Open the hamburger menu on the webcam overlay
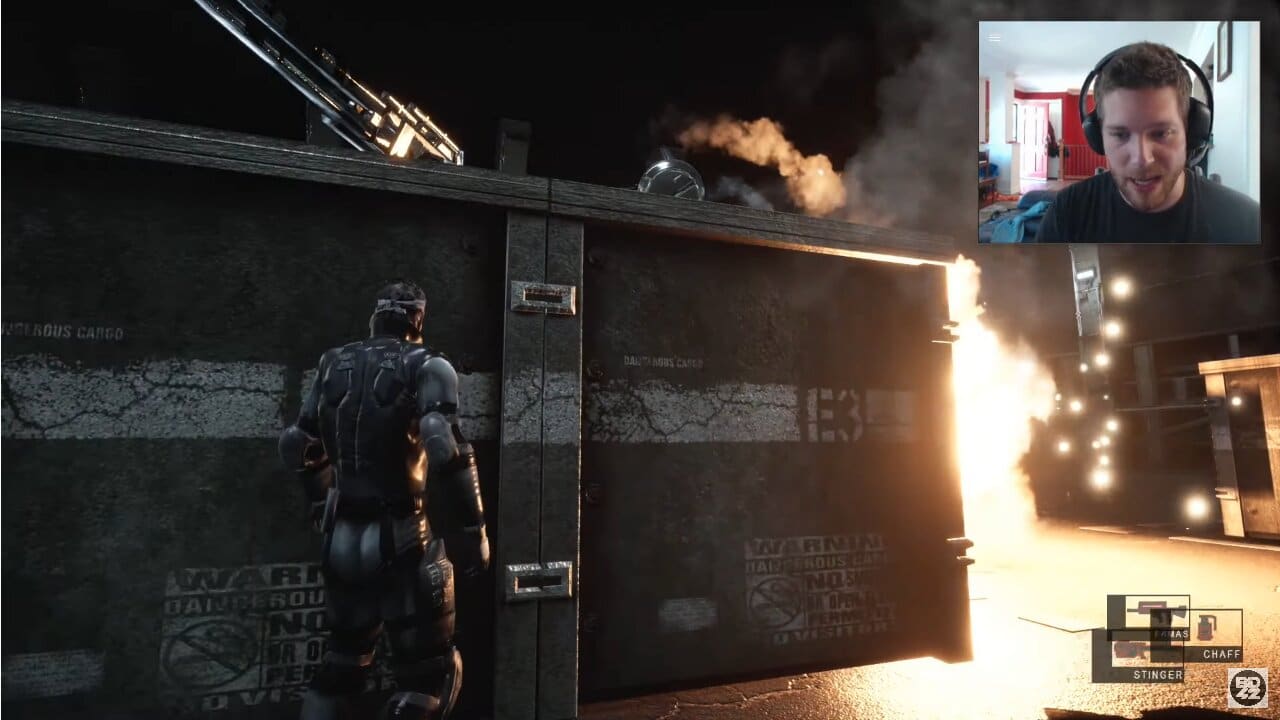1280x720 pixels. point(994,36)
